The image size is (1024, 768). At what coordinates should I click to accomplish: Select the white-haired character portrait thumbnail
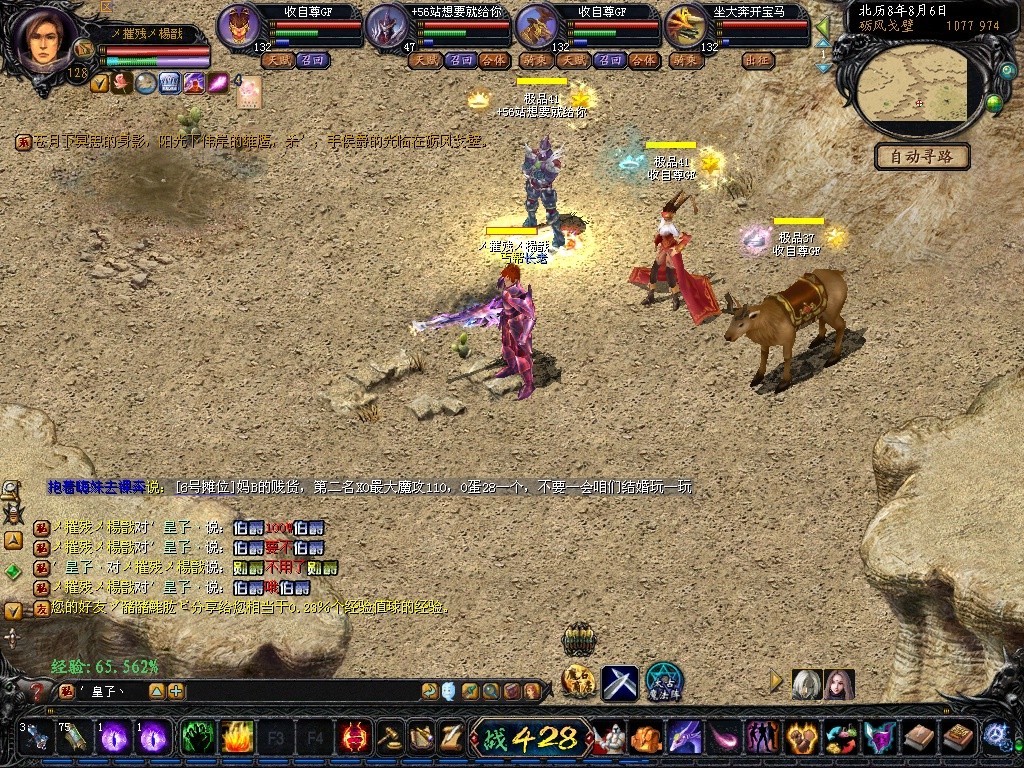pyautogui.click(x=806, y=684)
